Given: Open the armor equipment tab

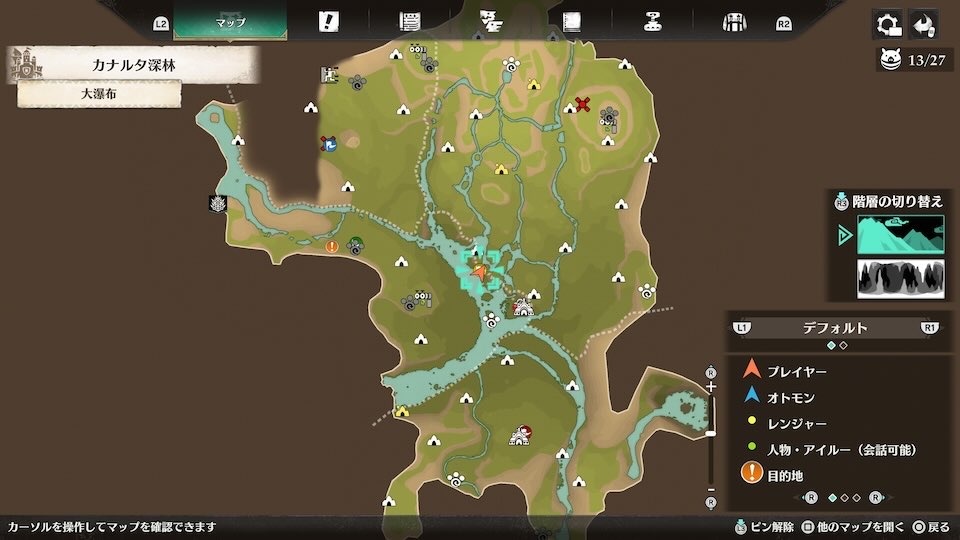Looking at the screenshot, I should [x=735, y=22].
